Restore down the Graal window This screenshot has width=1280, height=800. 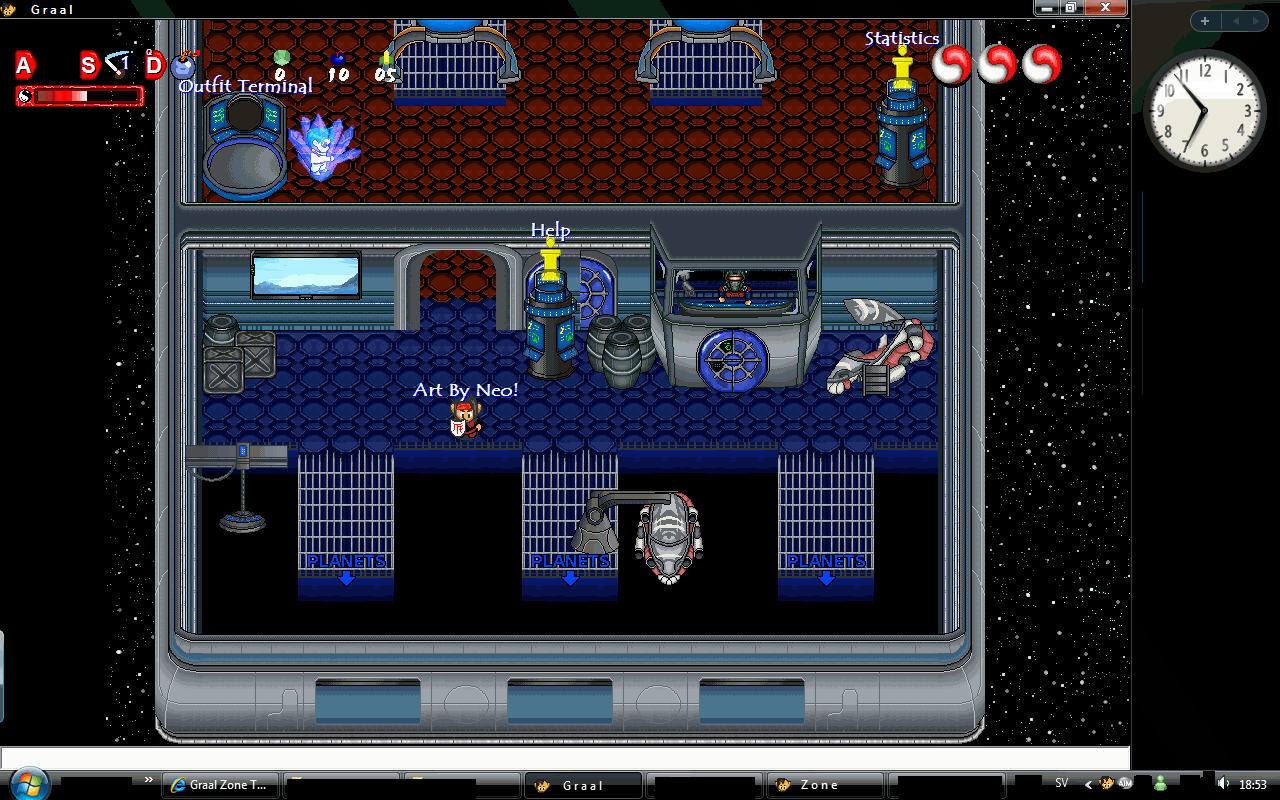1070,8
